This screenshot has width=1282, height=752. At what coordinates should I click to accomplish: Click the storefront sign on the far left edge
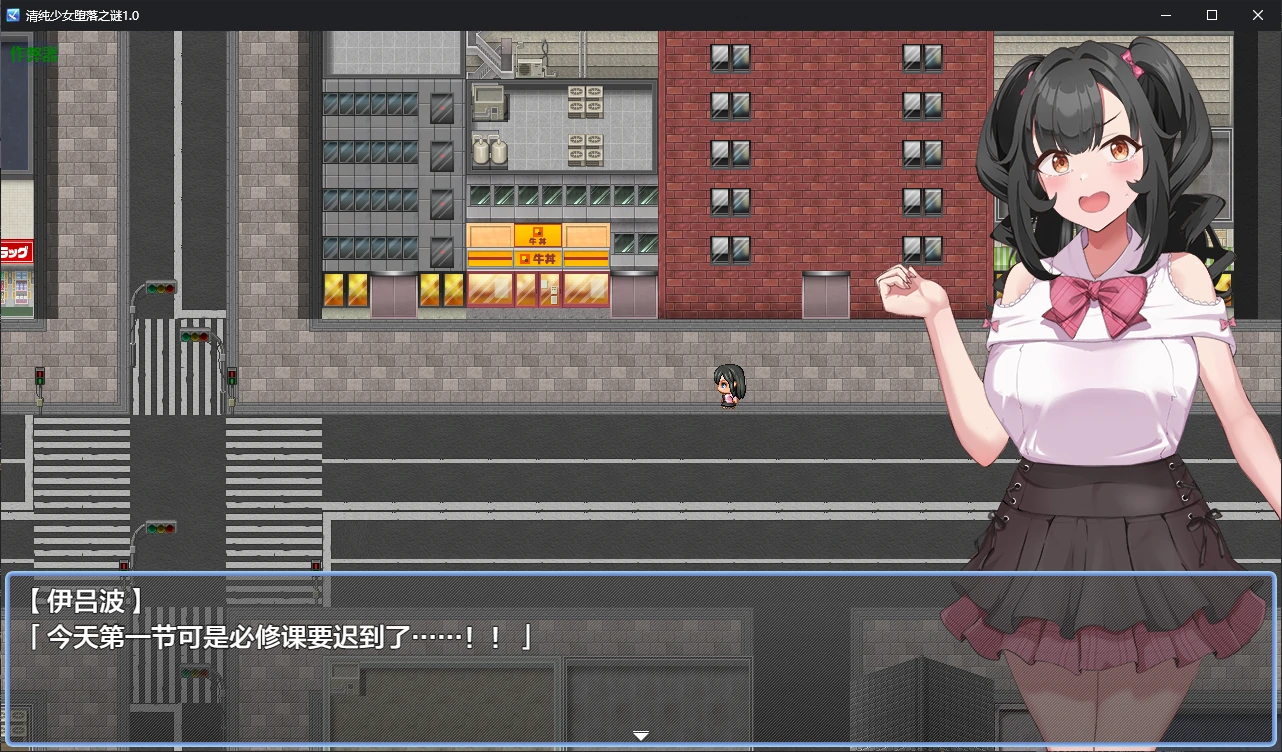click(14, 252)
